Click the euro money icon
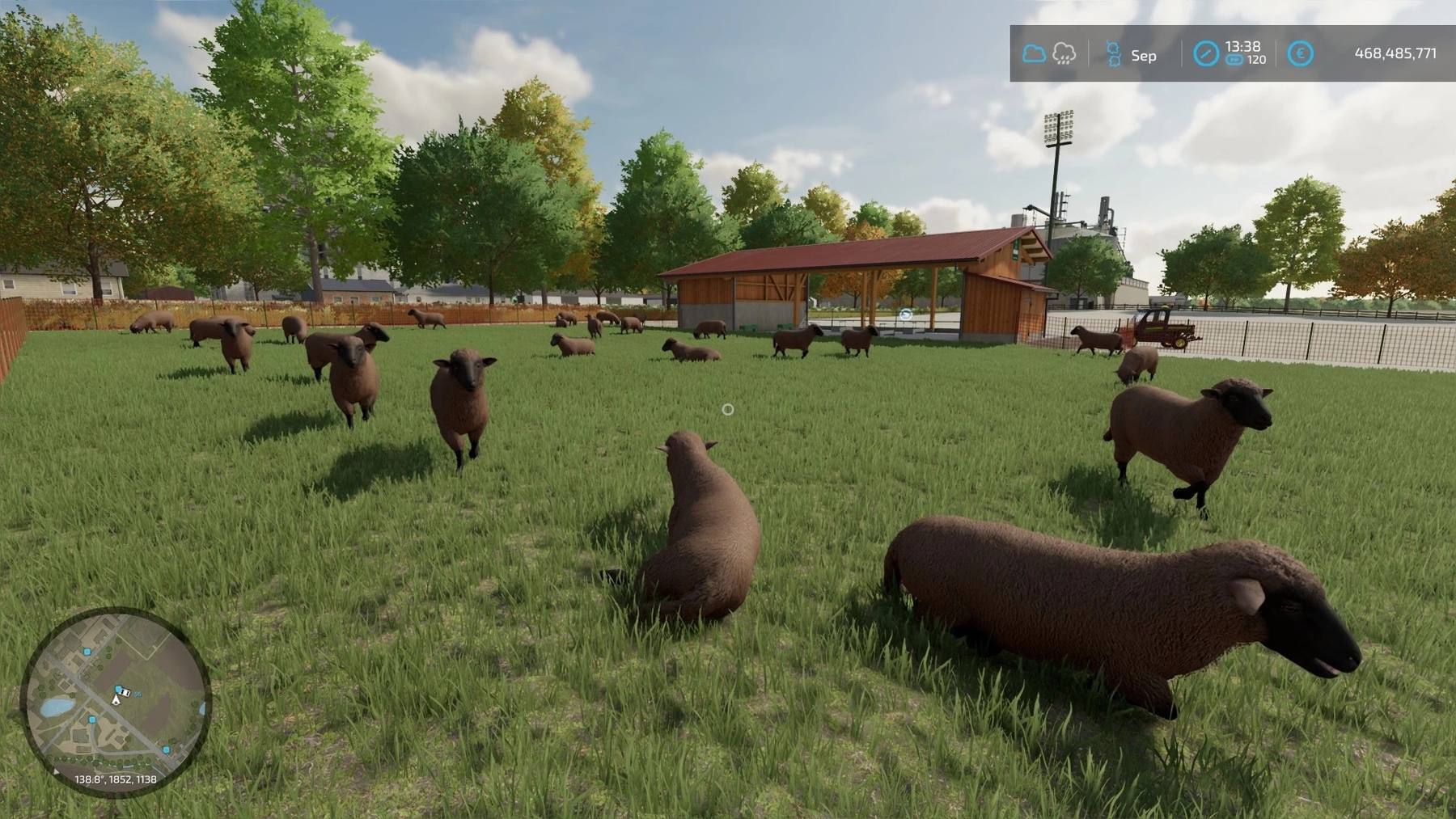 [1300, 54]
